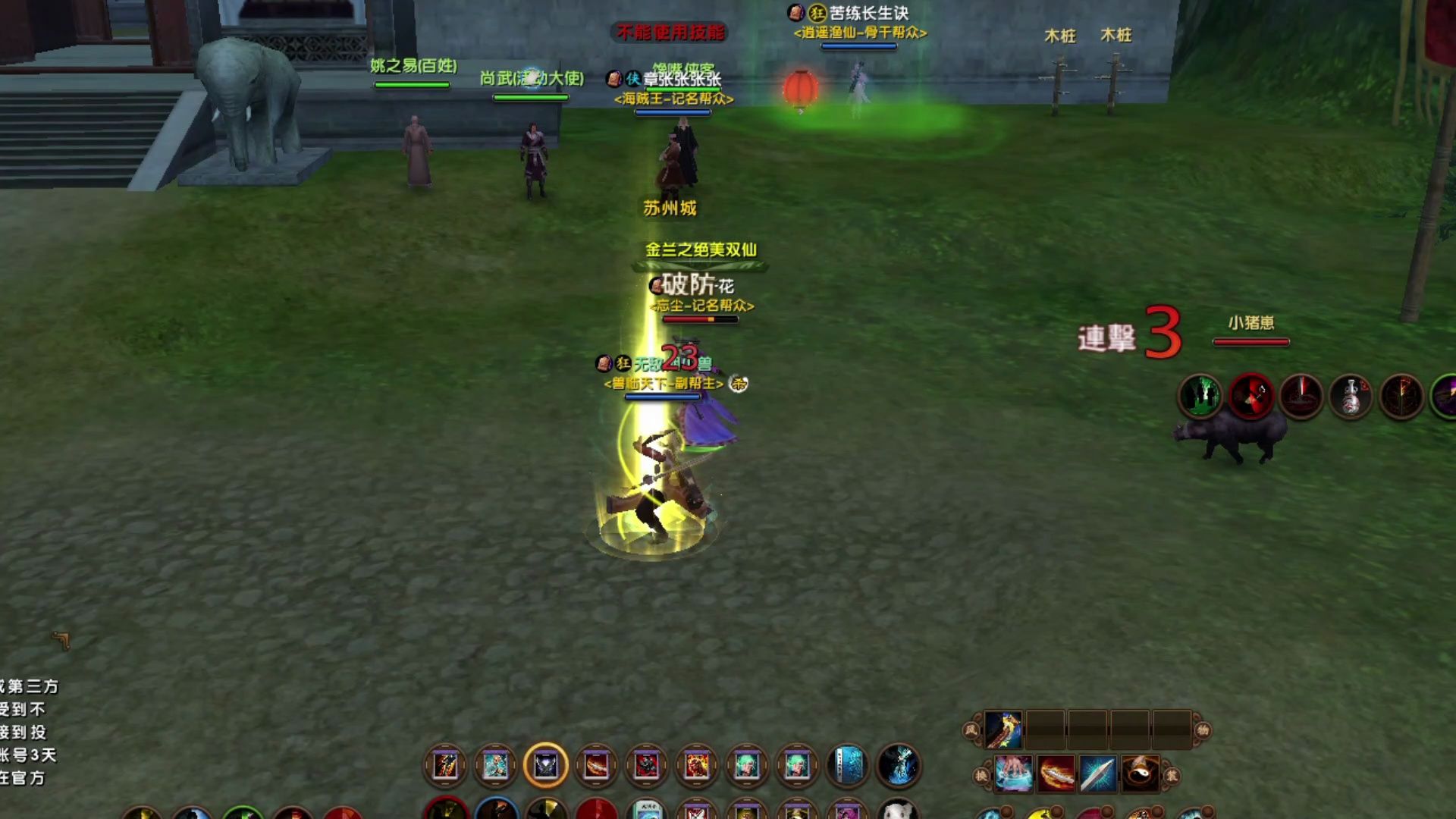The width and height of the screenshot is (1456, 819).
Task: Trigger the yin-yang taiji skill
Action: tap(1141, 774)
